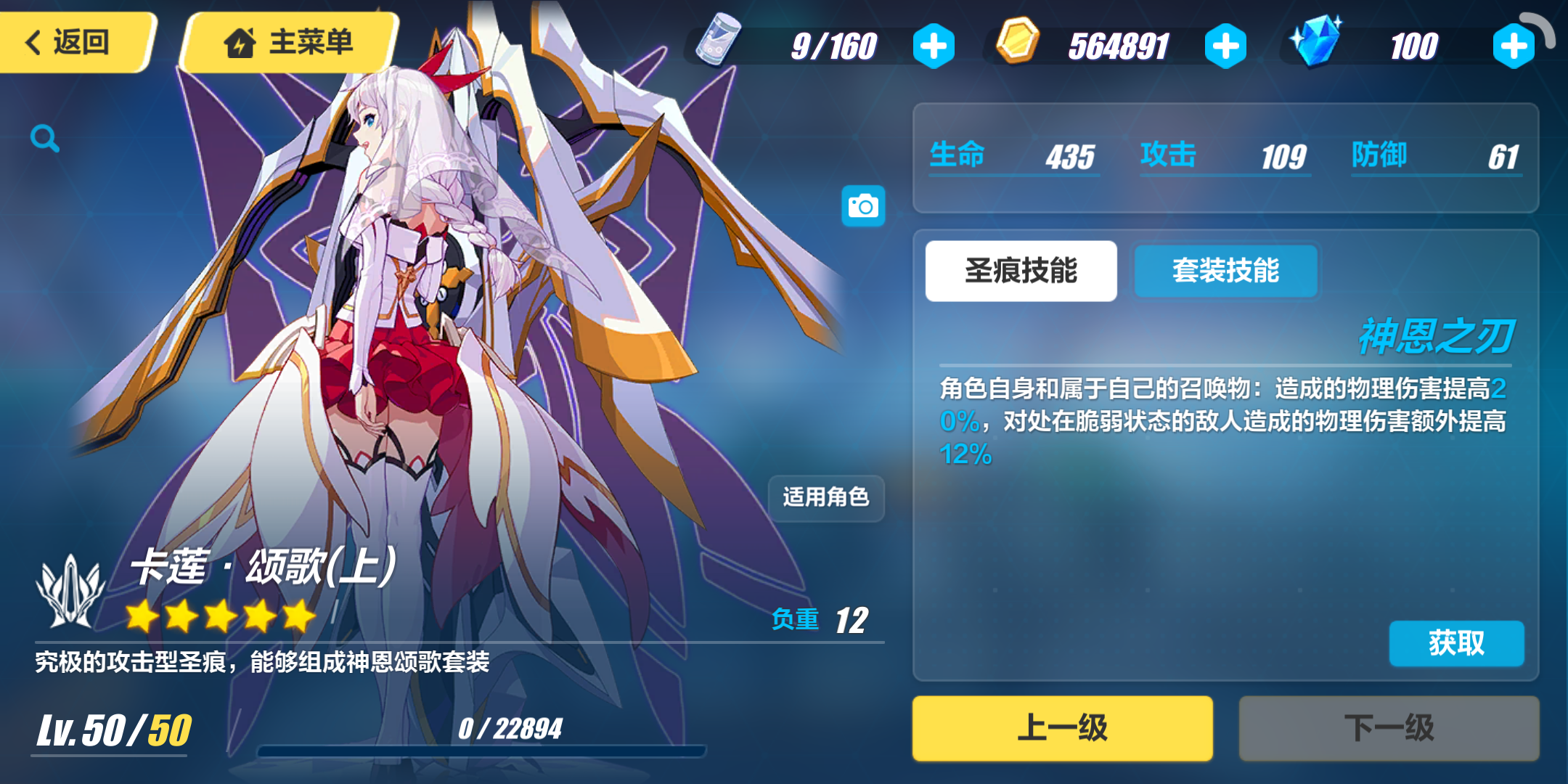Click the camera screenshot icon
Image resolution: width=1568 pixels, height=784 pixels.
(862, 205)
